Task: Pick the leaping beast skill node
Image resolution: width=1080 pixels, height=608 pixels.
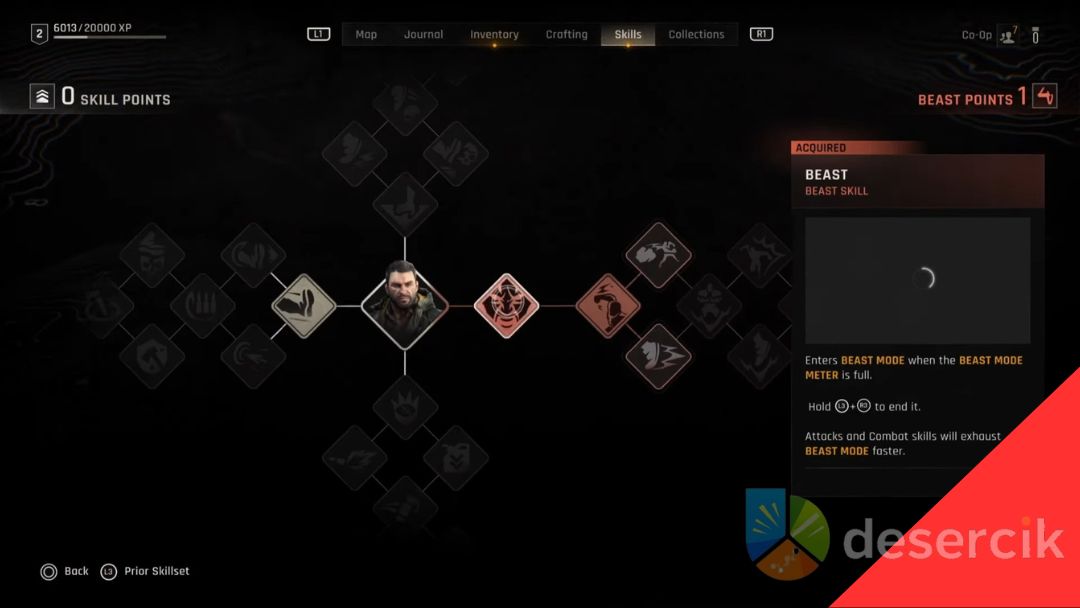Action: coord(658,255)
